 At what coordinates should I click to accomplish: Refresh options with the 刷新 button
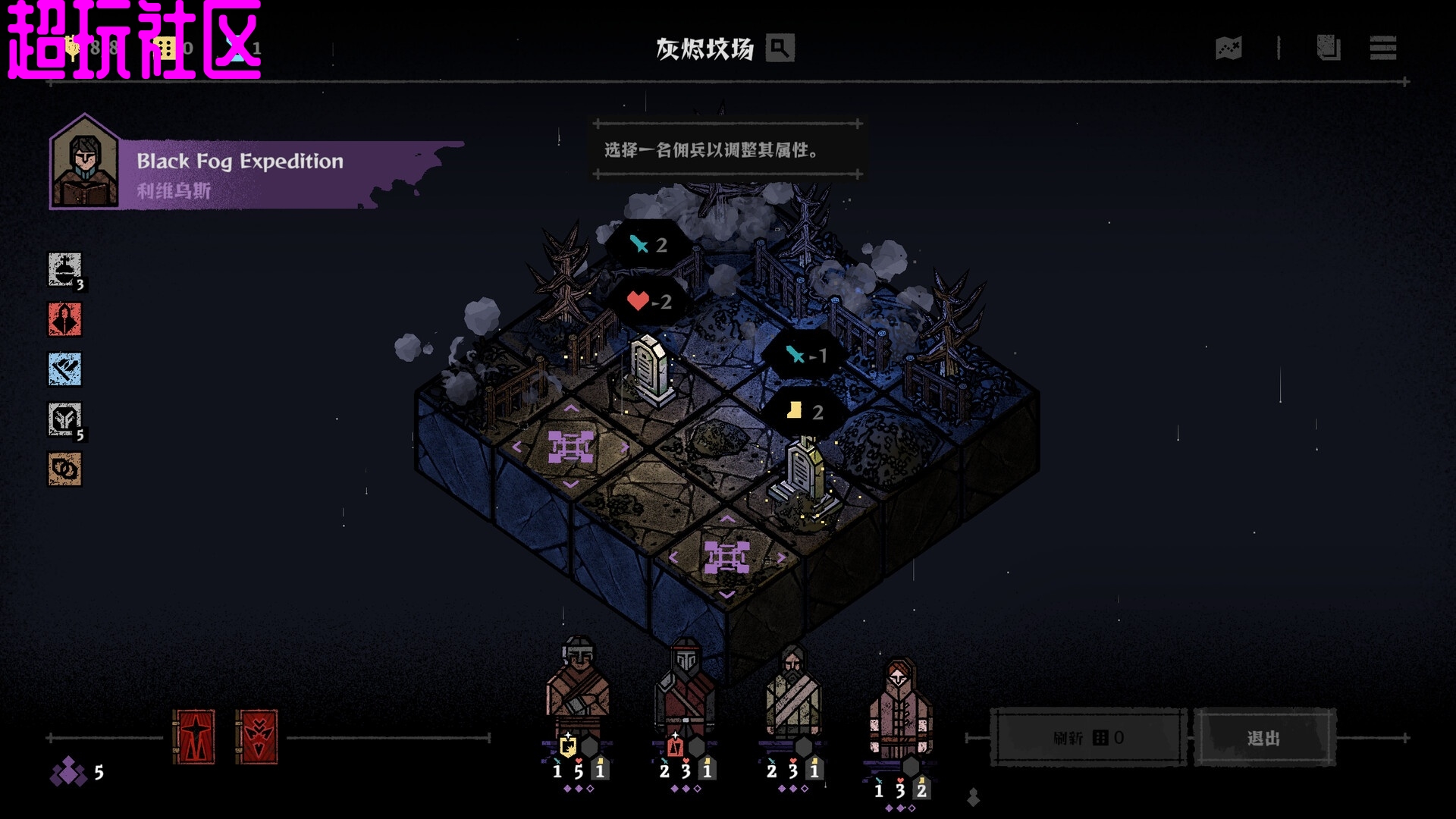click(x=1088, y=738)
